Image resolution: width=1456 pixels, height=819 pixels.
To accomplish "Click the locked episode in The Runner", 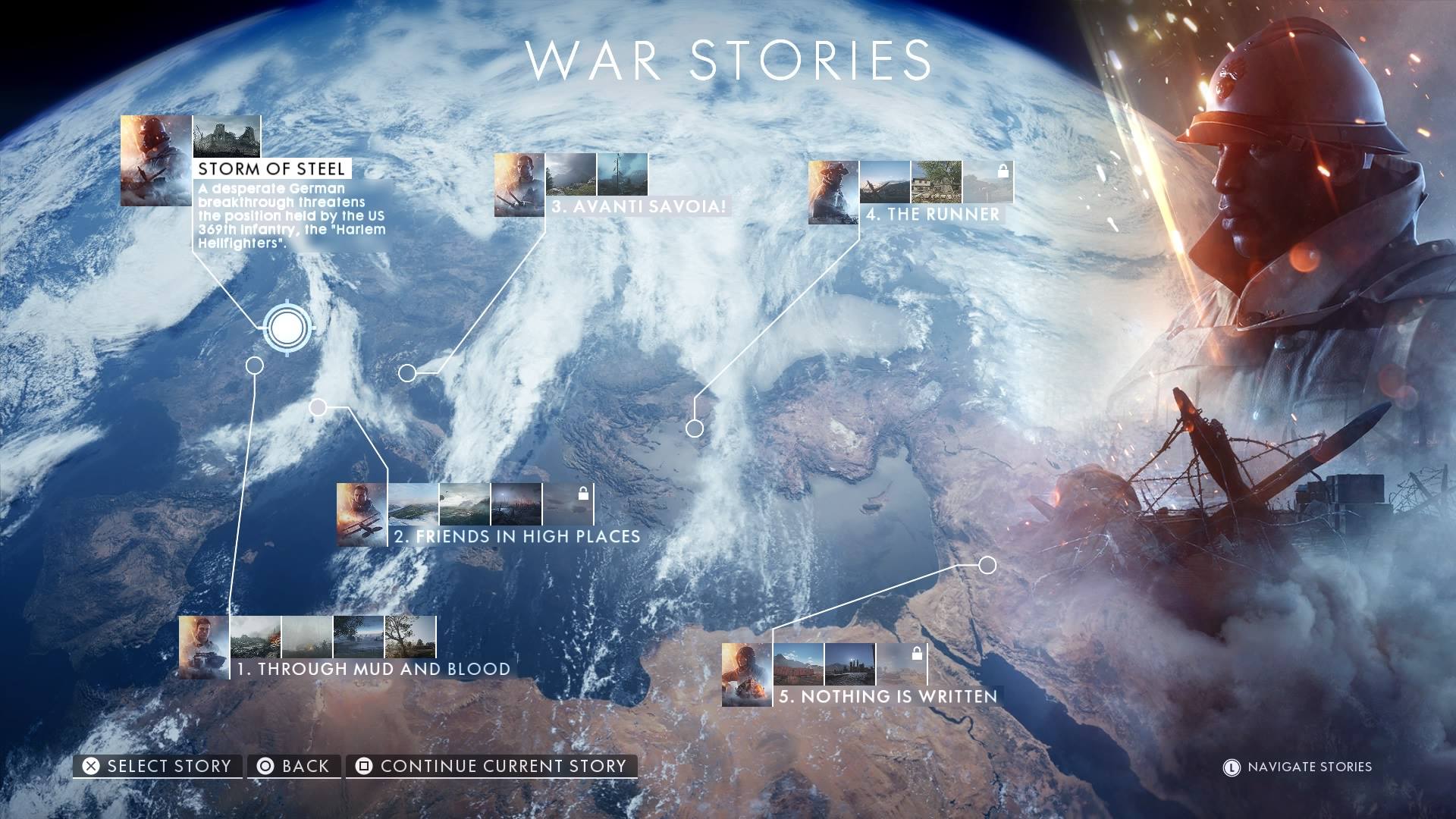I will (987, 182).
